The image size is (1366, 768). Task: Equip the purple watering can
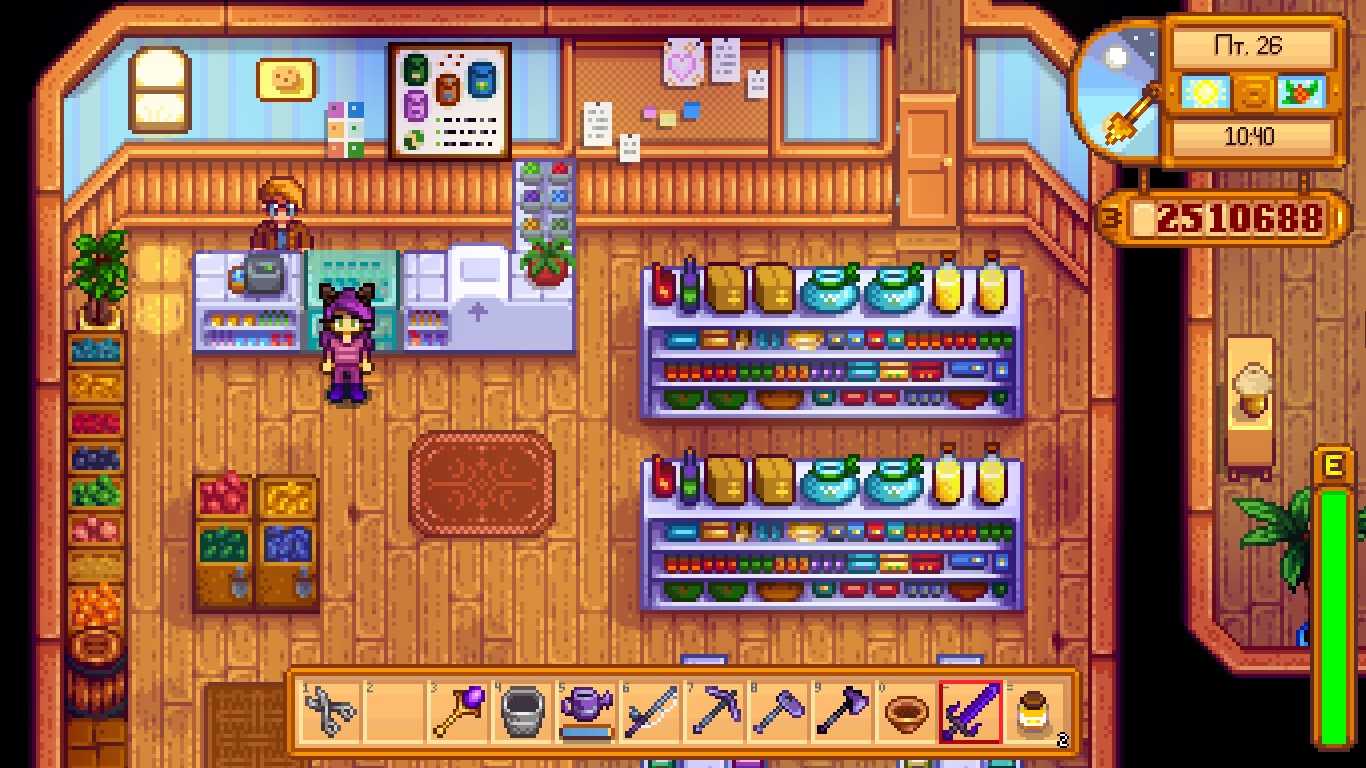click(x=586, y=711)
